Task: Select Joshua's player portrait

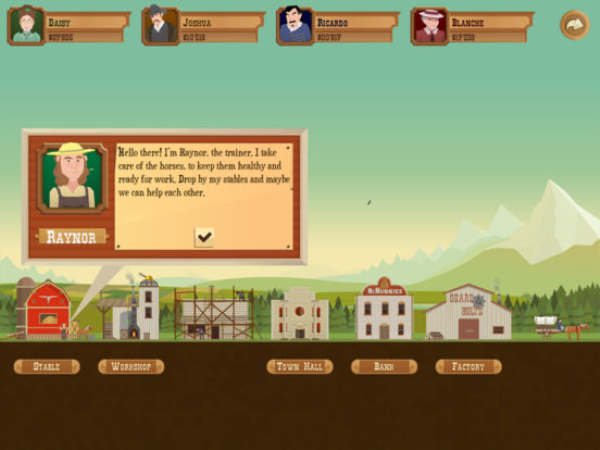Action: (160, 25)
